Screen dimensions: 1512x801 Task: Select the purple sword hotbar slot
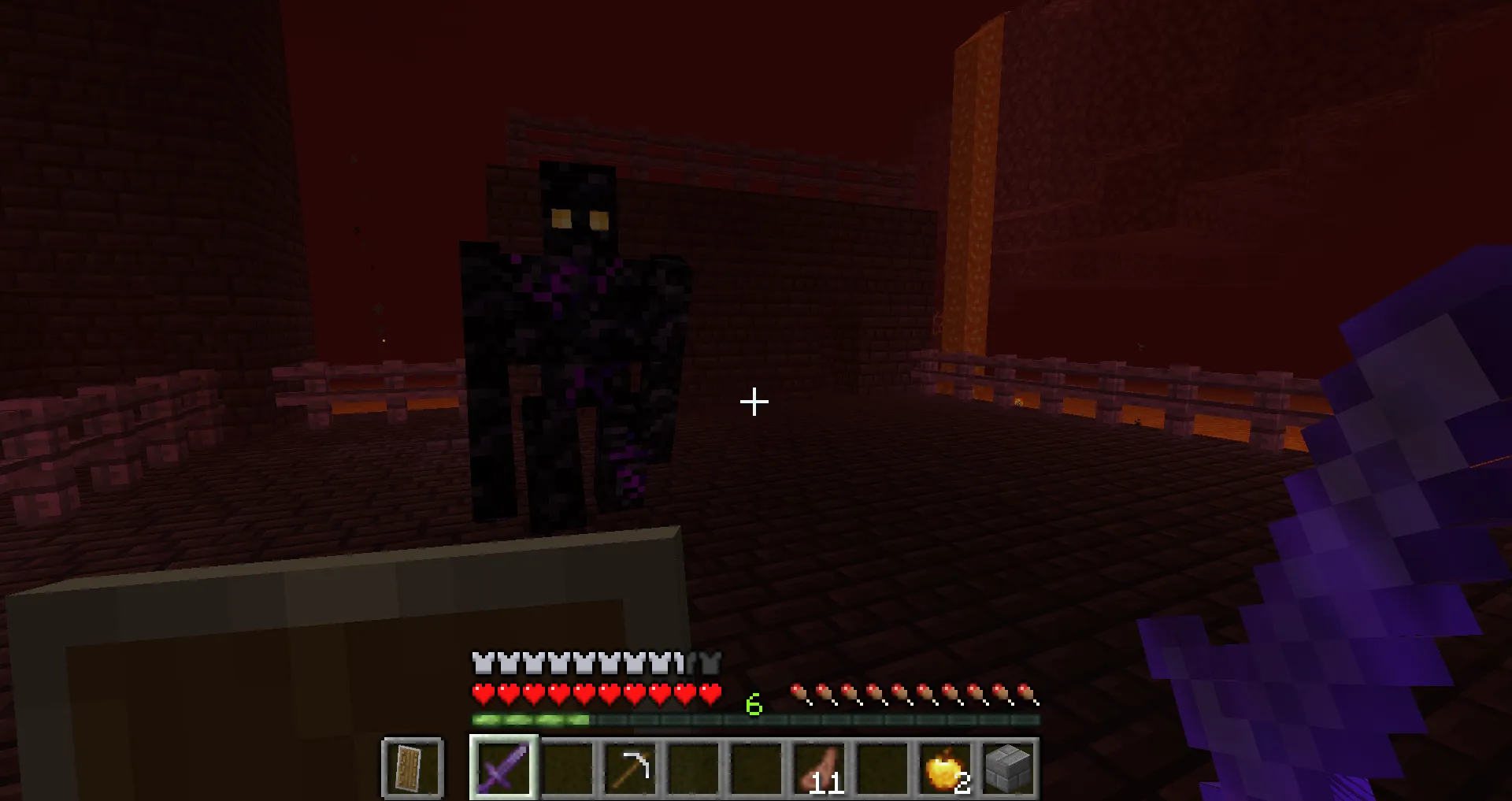click(504, 767)
